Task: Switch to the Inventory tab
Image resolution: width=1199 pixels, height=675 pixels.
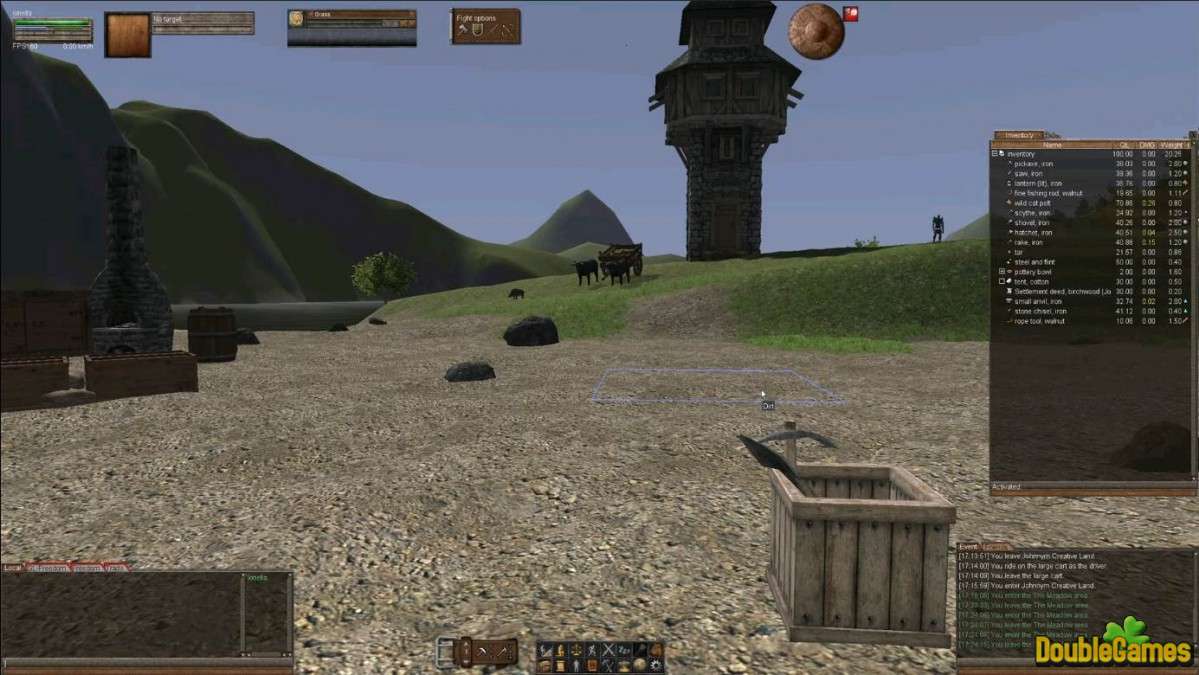Action: click(1019, 135)
